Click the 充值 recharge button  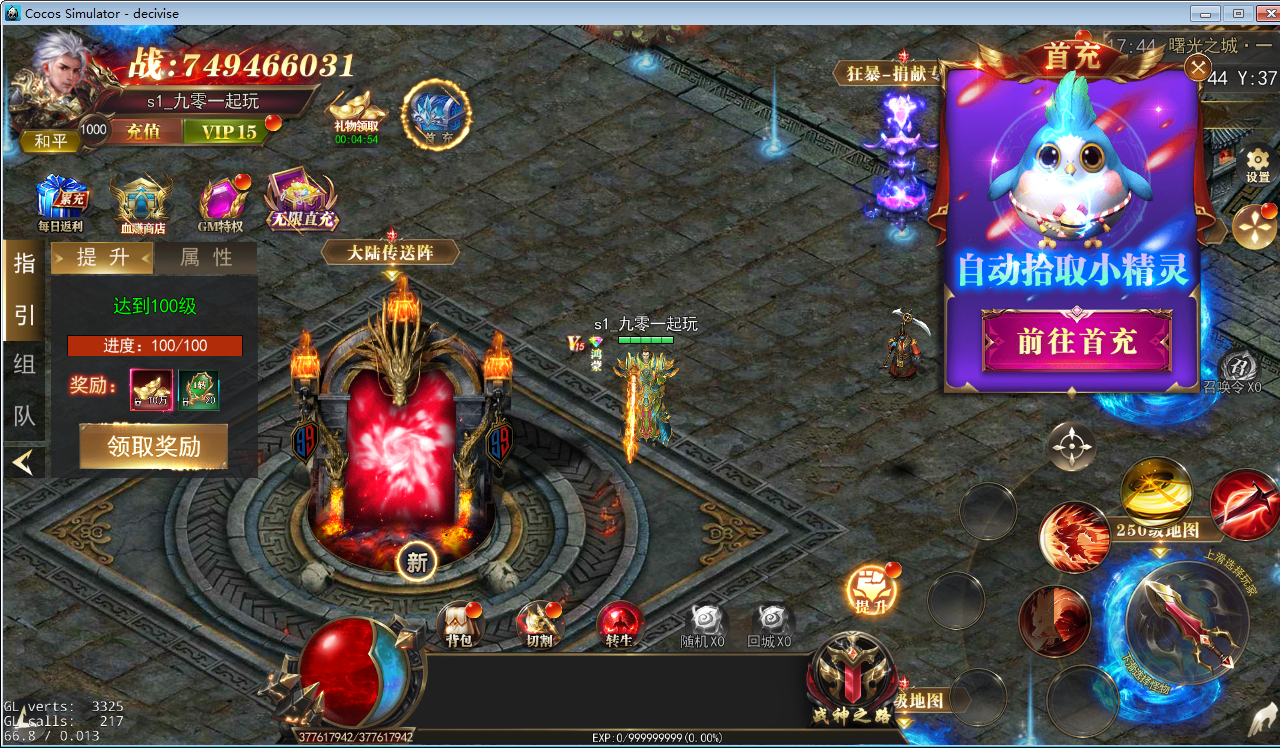point(148,131)
